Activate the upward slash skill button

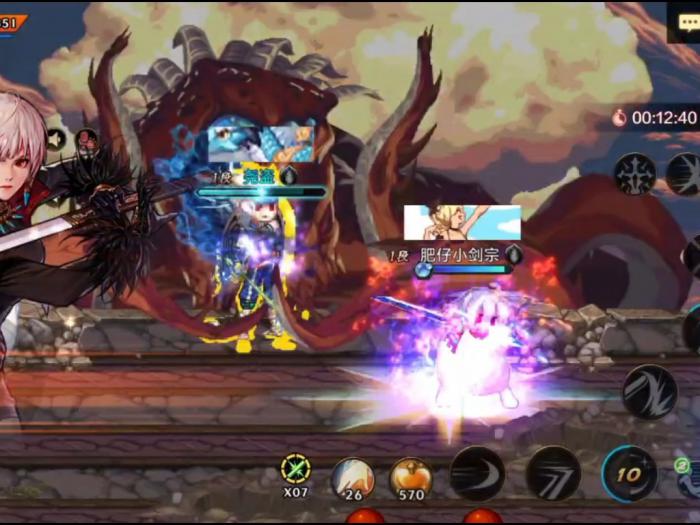649,391
